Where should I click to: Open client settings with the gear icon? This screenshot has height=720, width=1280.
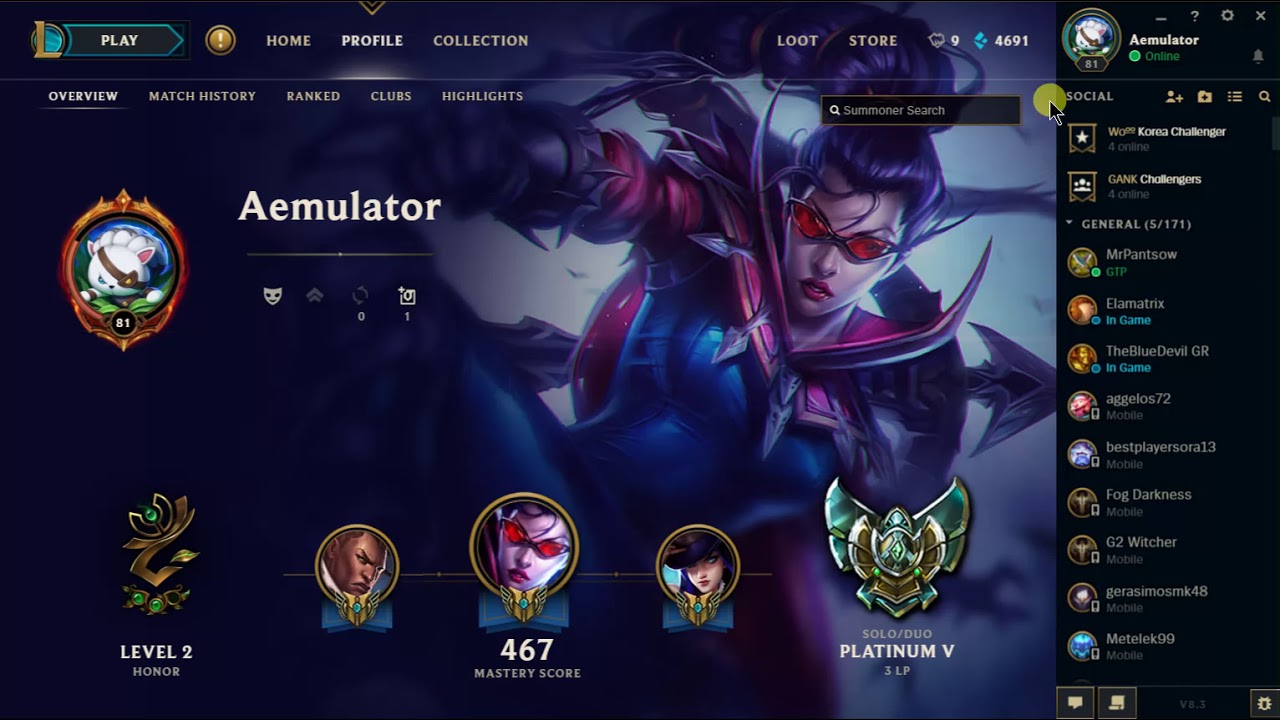1226,16
